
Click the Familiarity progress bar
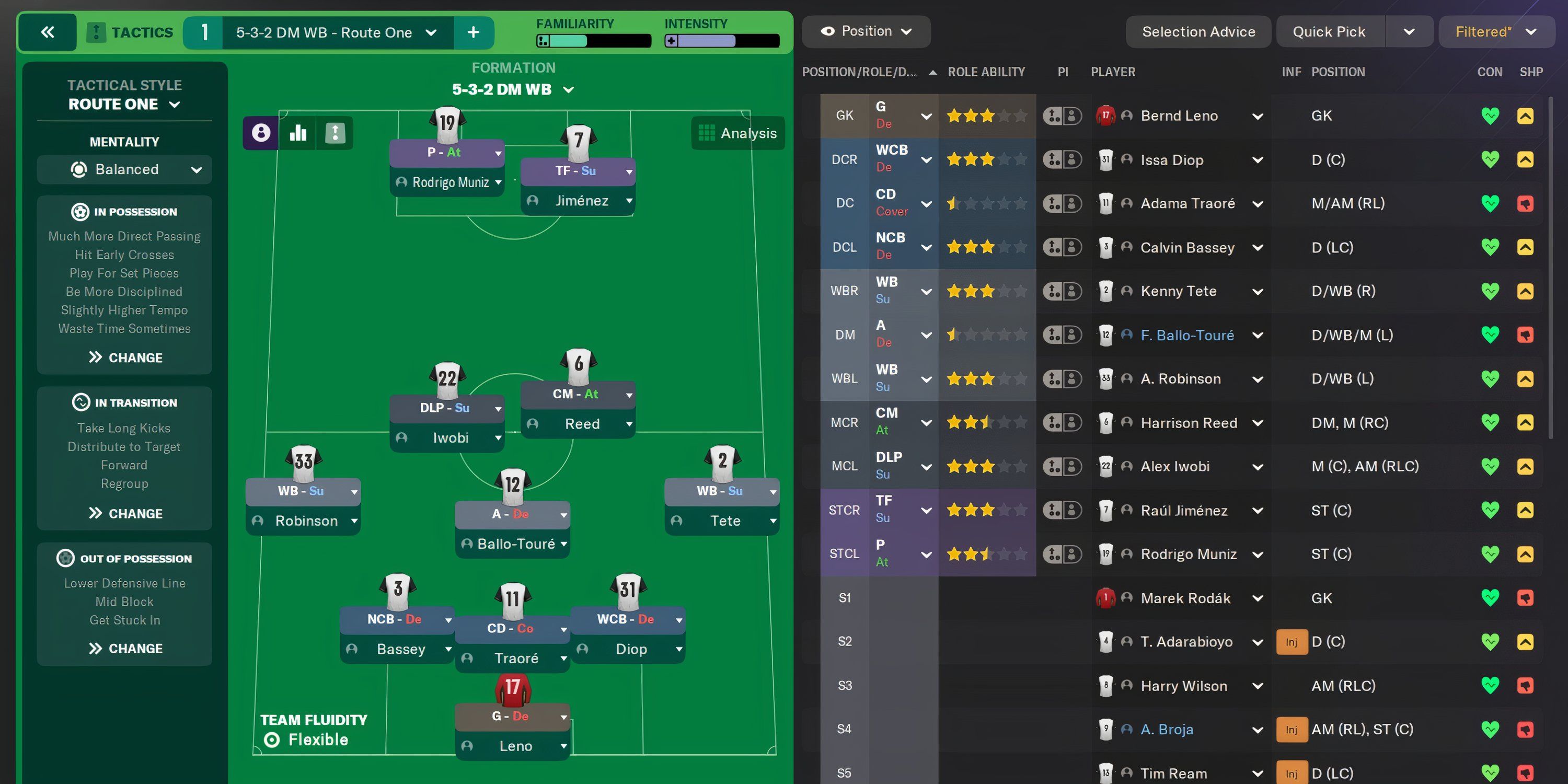click(592, 41)
